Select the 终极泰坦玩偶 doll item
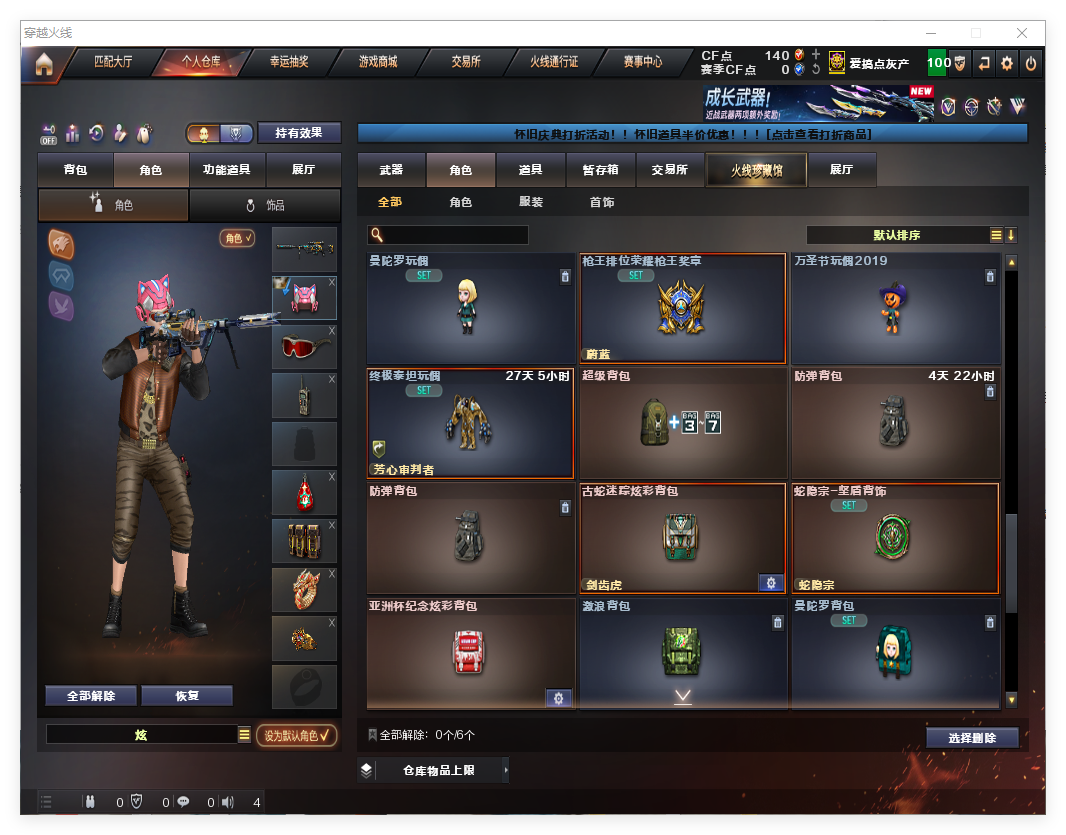The image size is (1066, 835). [x=470, y=423]
